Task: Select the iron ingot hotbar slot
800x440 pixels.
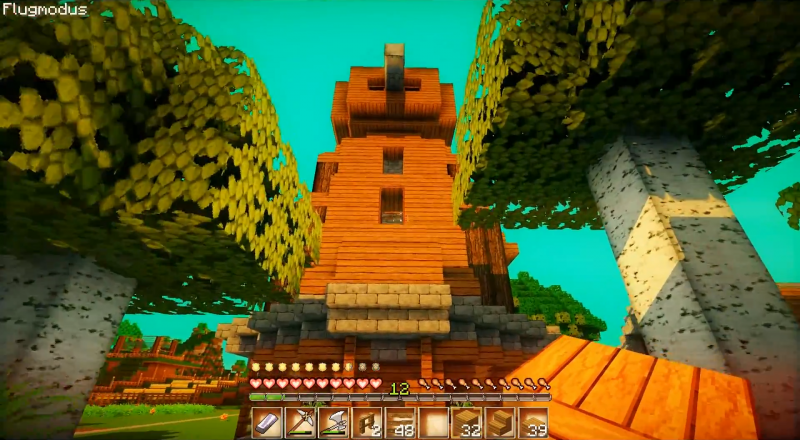Action: pos(267,422)
